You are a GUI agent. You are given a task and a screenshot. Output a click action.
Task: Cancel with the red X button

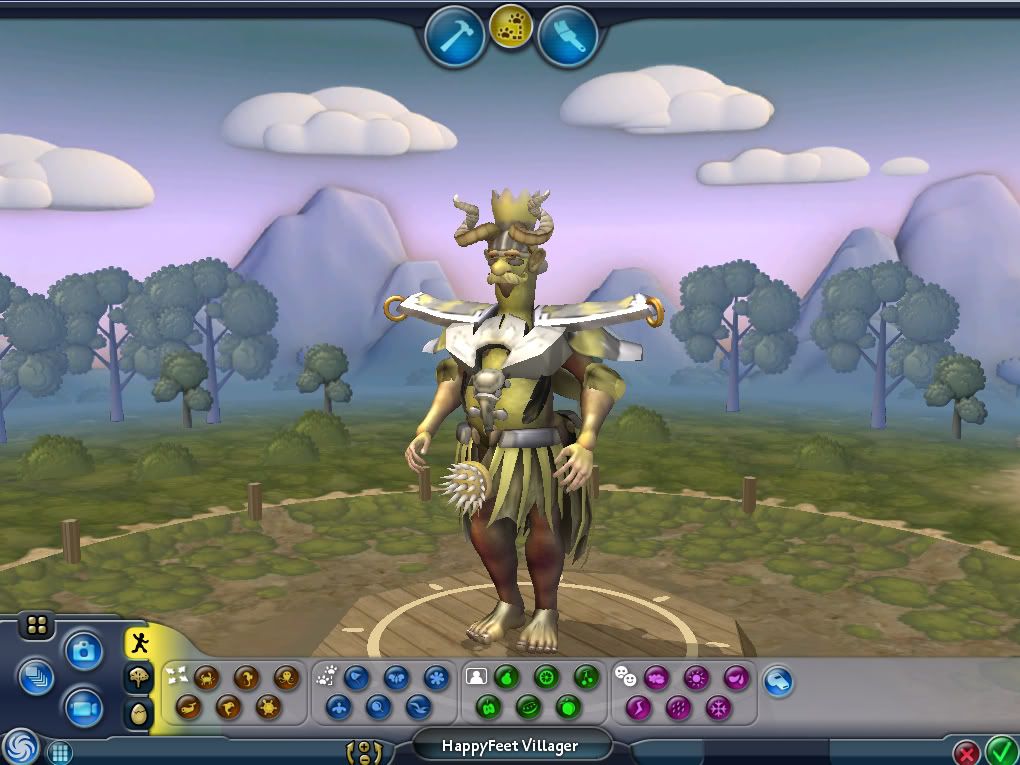click(x=966, y=752)
